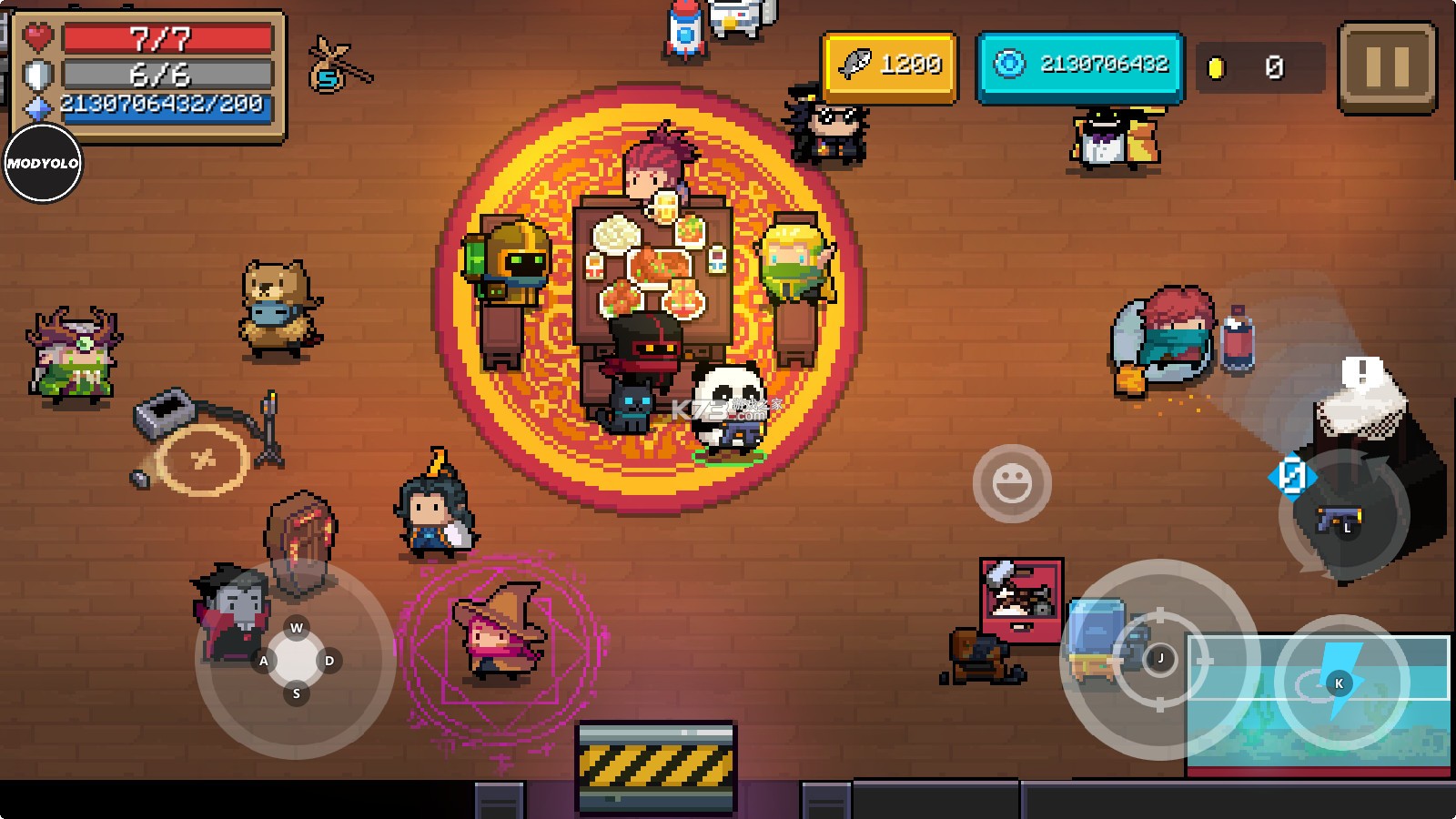This screenshot has height=819, width=1456.
Task: Open the smiley face emote button
Action: (x=1012, y=483)
